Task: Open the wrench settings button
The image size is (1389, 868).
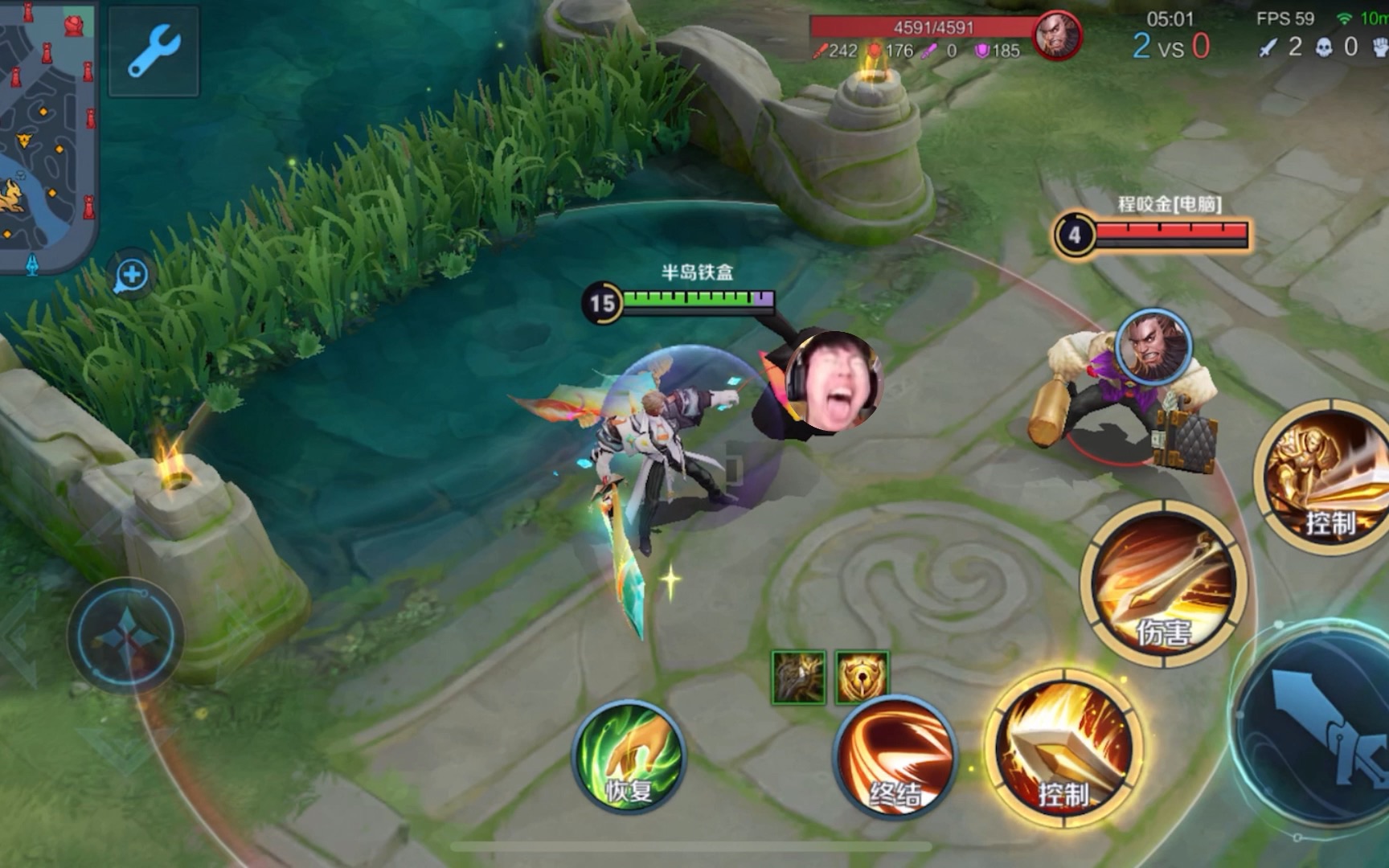Action: click(x=154, y=51)
